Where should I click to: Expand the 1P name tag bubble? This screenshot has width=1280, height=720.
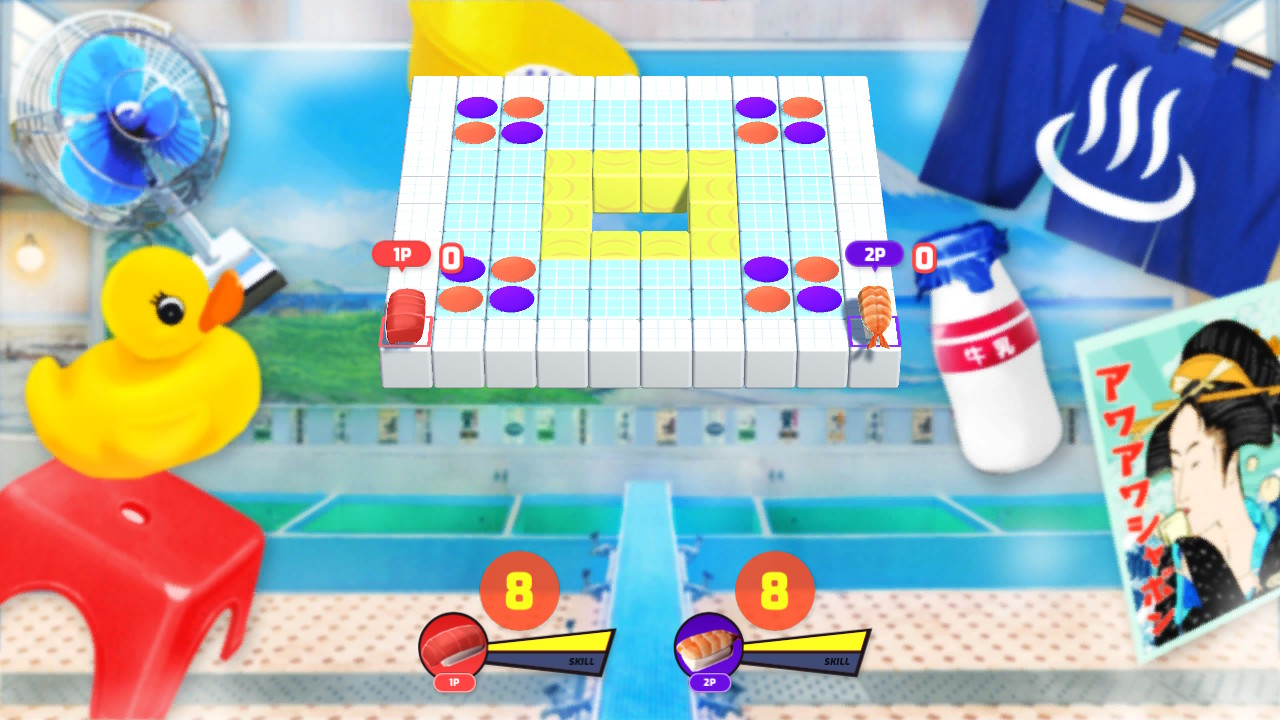click(400, 253)
